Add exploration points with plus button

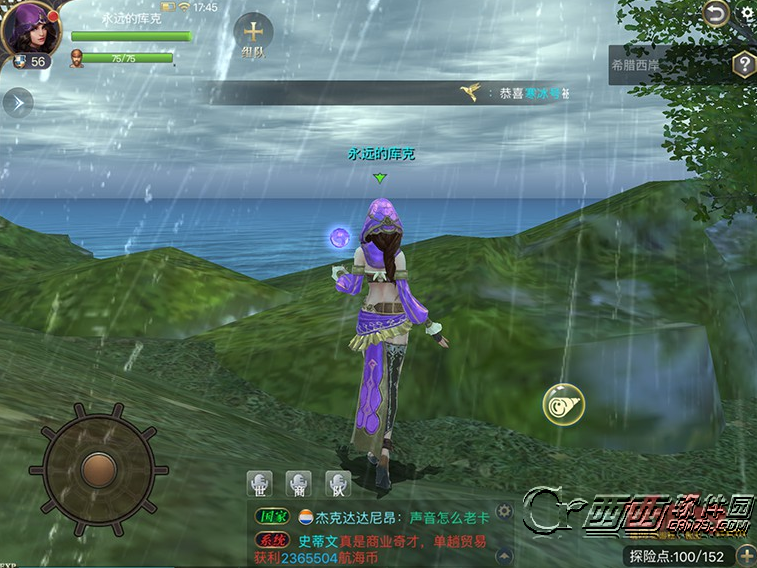click(x=746, y=555)
